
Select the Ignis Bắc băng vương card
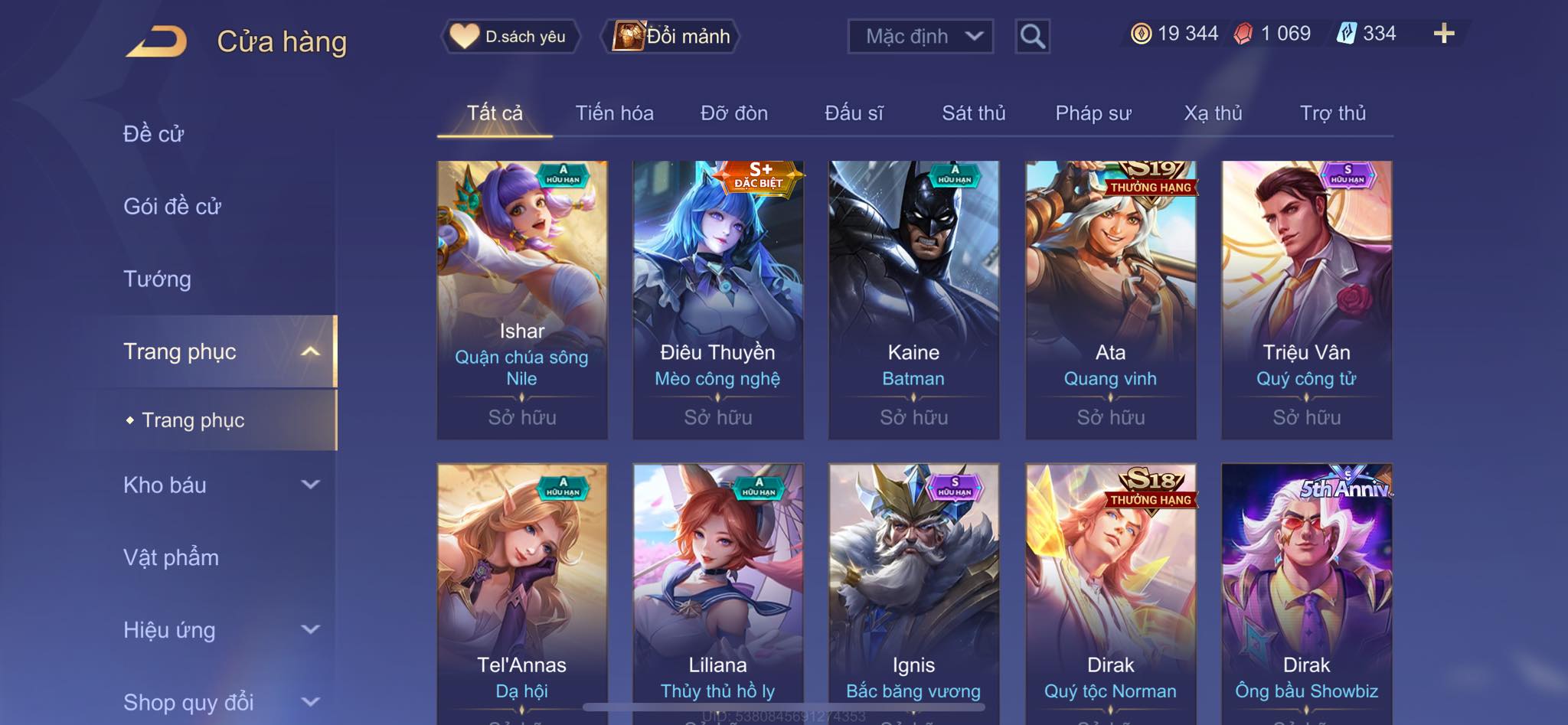[913, 589]
